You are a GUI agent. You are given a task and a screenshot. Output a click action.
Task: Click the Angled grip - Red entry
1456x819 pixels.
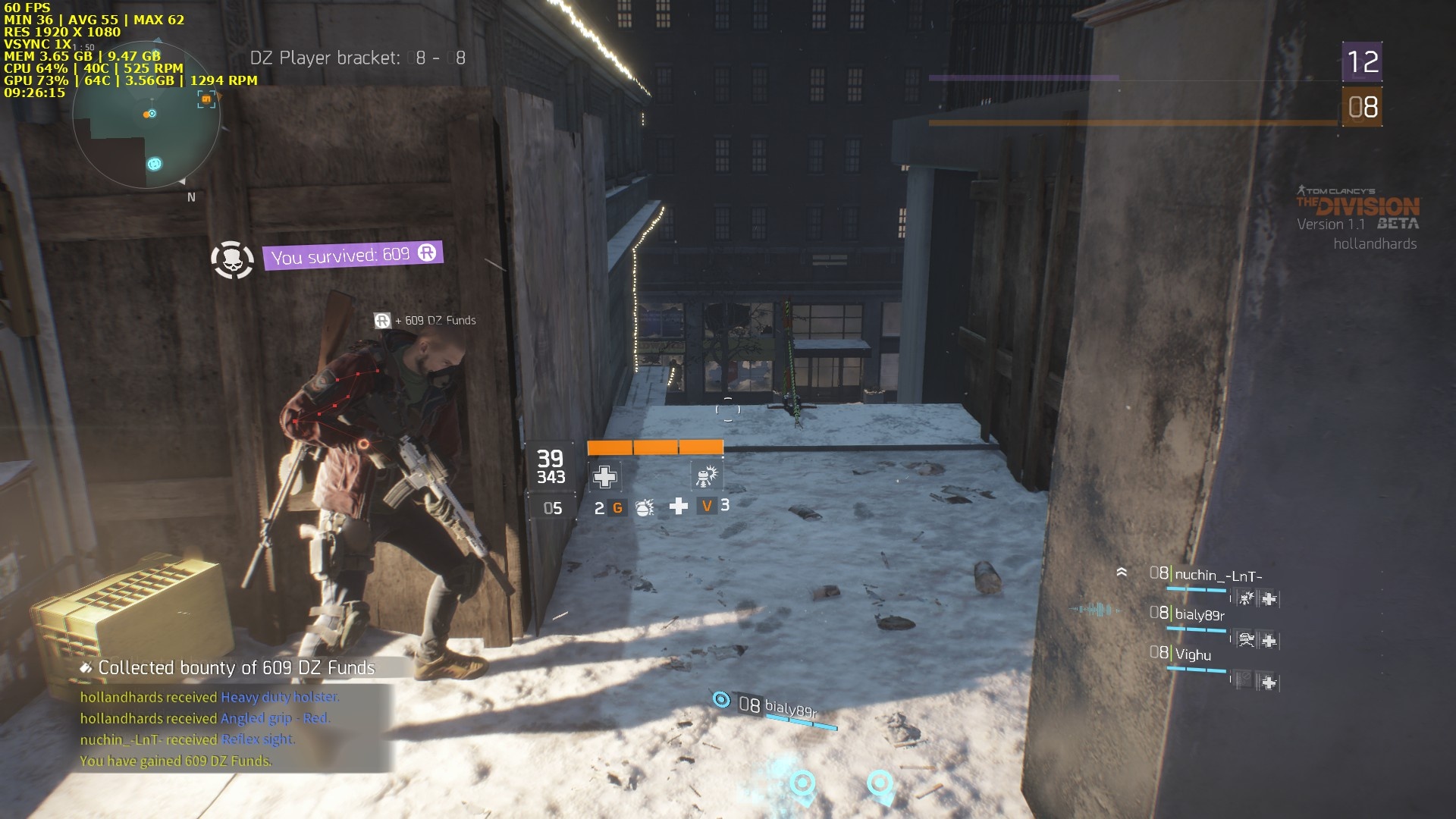[275, 718]
